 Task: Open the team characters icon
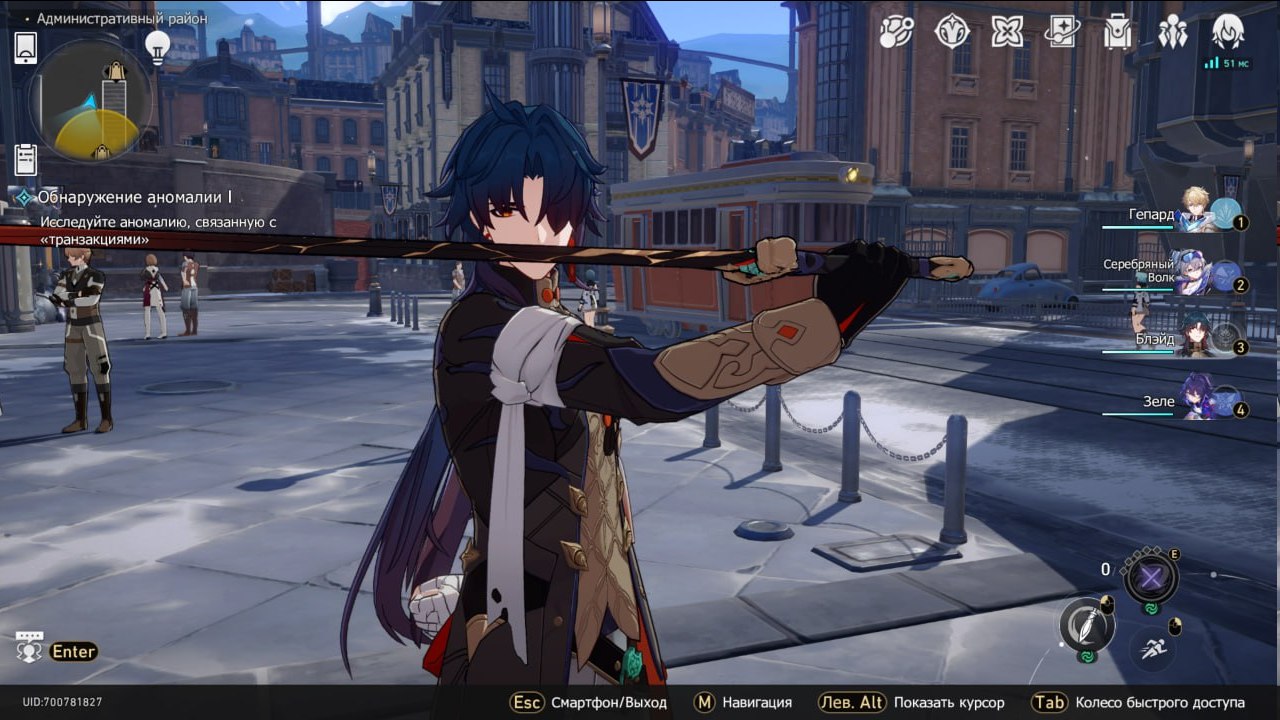[x=1172, y=32]
